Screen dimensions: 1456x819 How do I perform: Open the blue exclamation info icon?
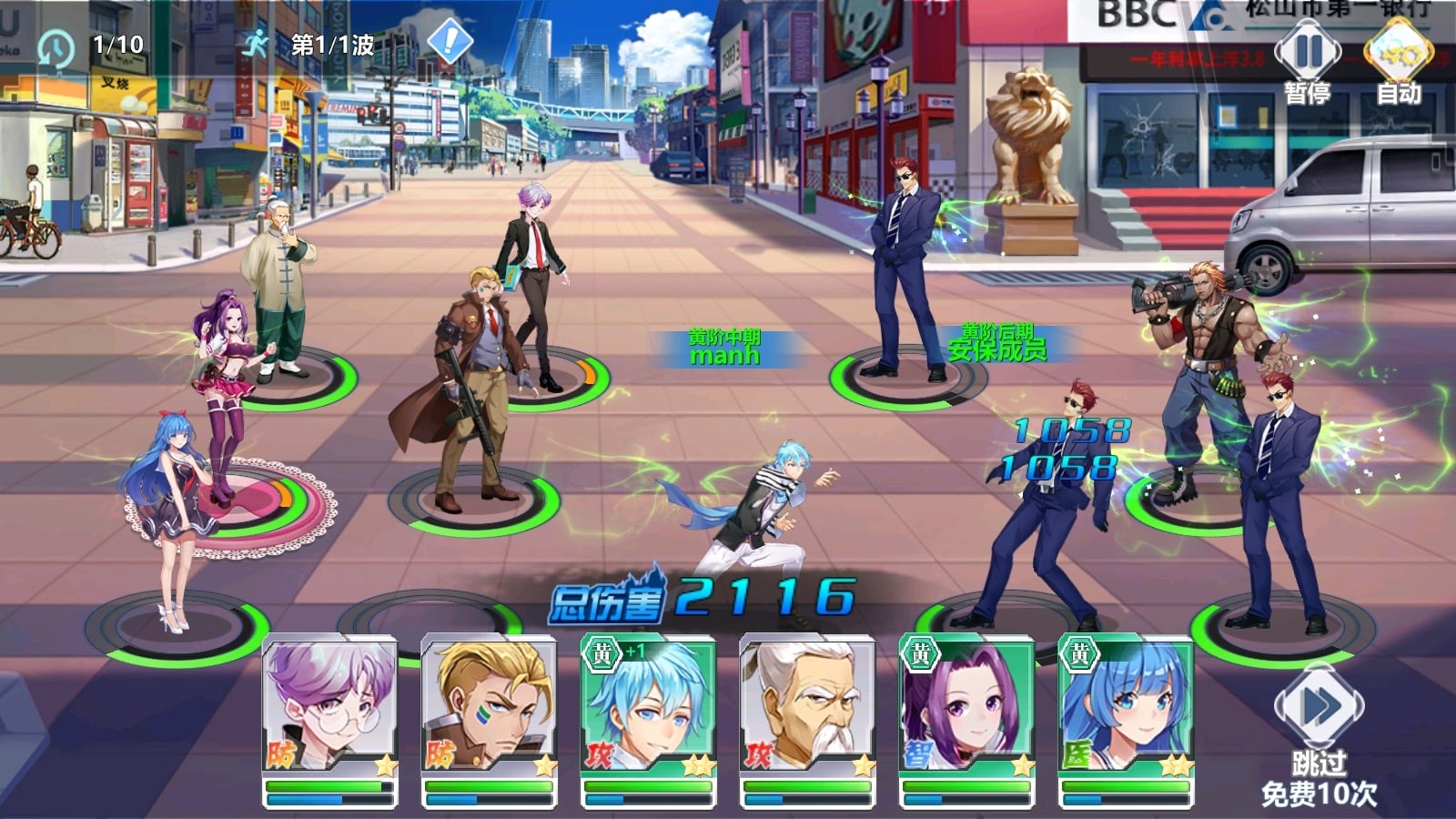[x=450, y=42]
